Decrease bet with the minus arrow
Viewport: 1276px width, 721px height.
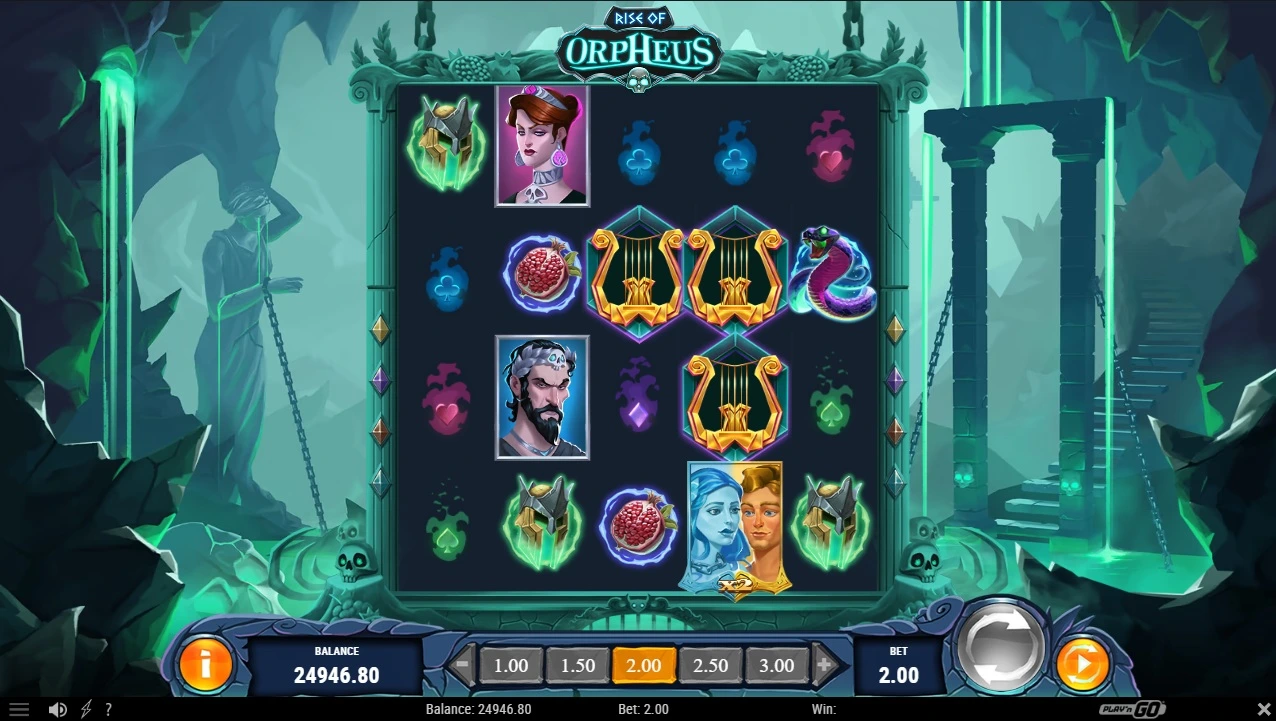coord(462,664)
